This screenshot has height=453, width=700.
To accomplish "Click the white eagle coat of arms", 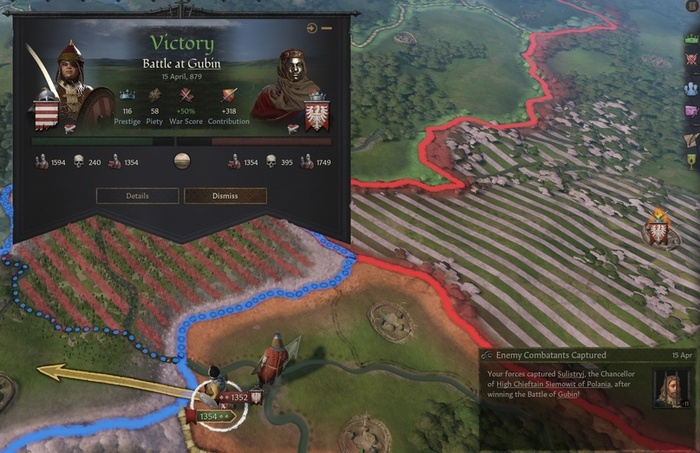I will [x=317, y=113].
